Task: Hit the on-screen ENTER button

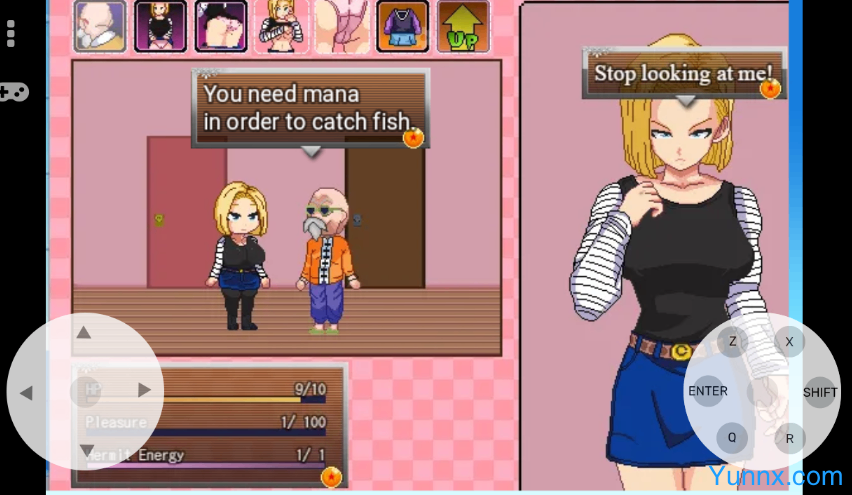Action: click(708, 391)
